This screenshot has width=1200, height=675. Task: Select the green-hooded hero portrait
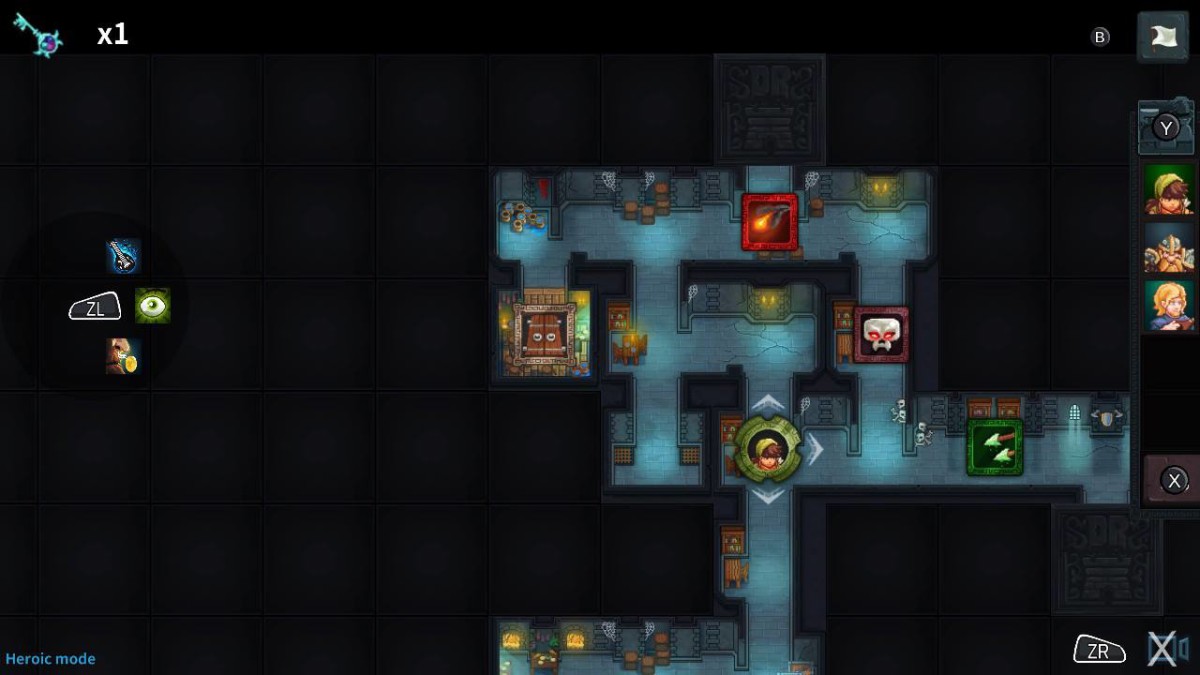point(1168,190)
